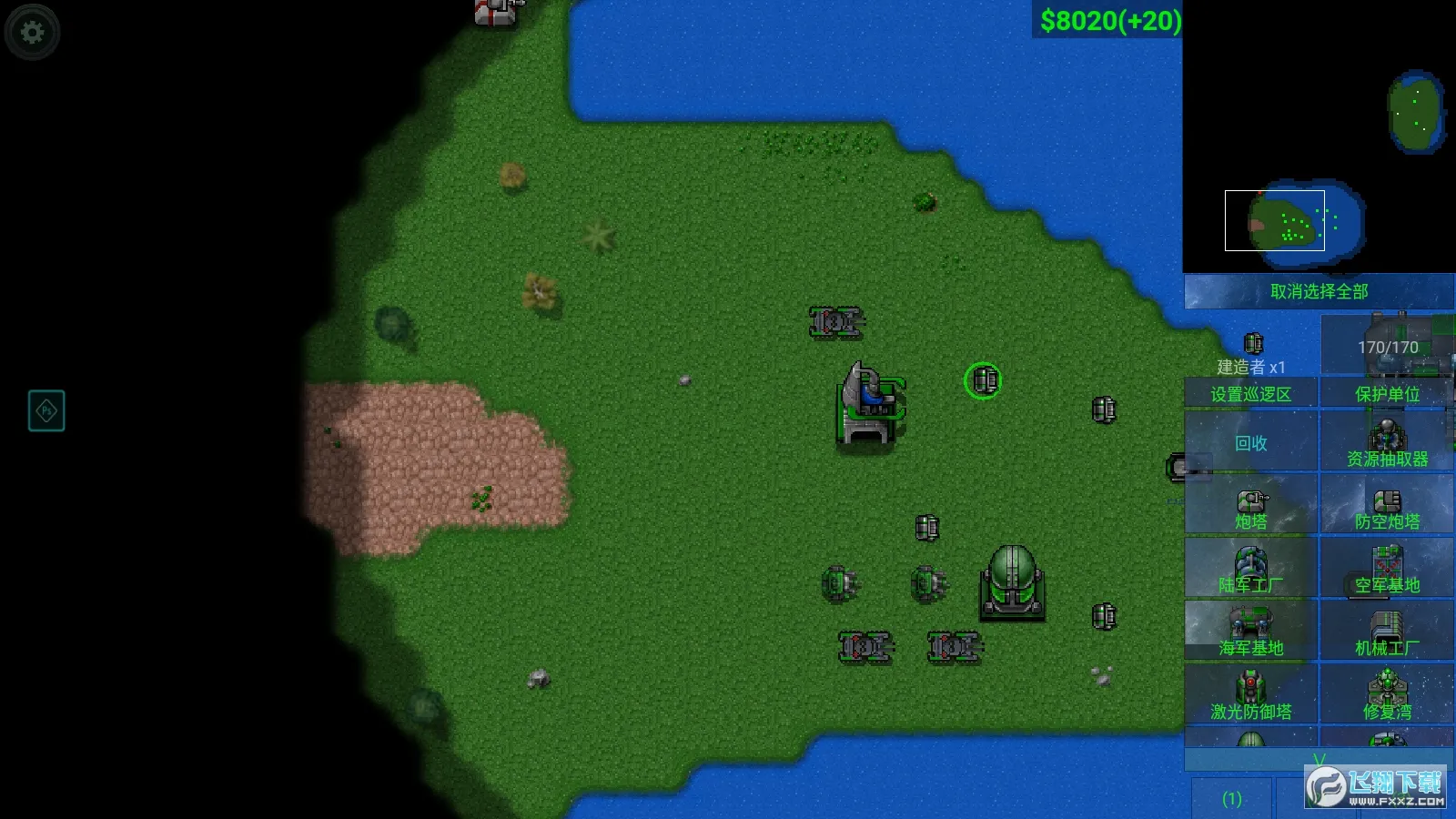Viewport: 1456px width, 819px height.
Task: Choose the 机械工厂 mech factory
Action: coord(1387,632)
